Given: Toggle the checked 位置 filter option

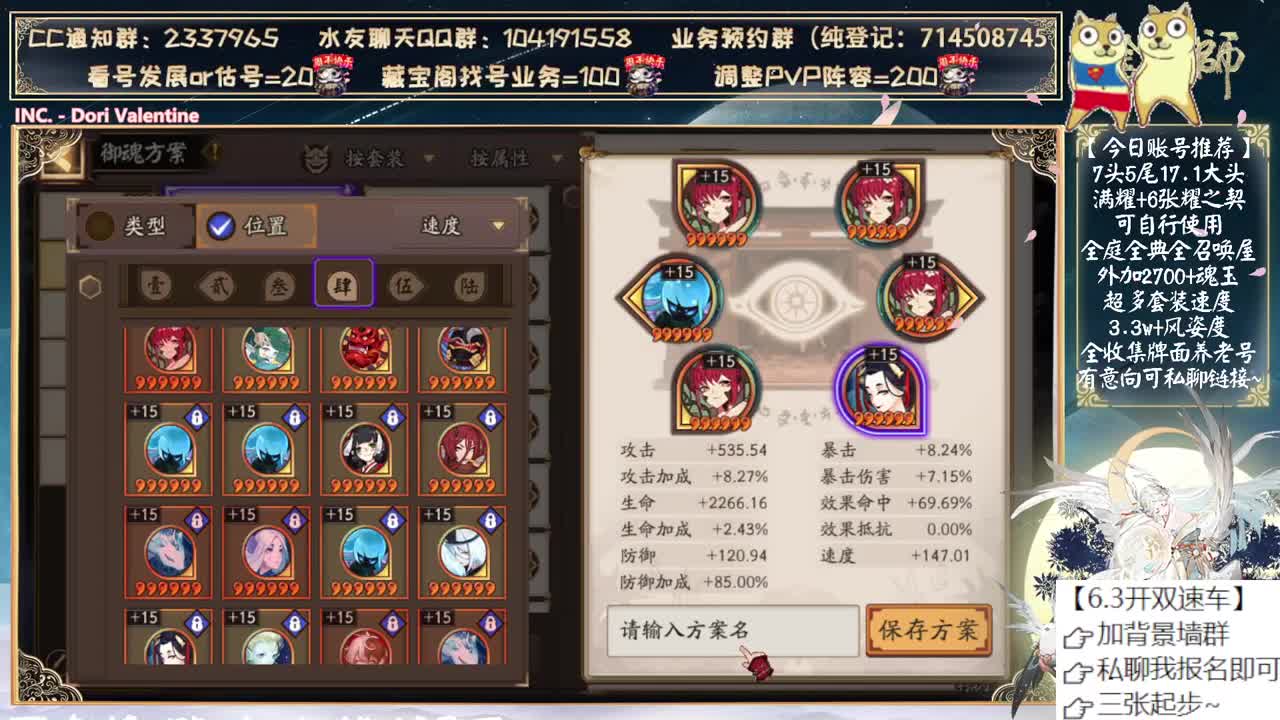Looking at the screenshot, I should coord(244,224).
